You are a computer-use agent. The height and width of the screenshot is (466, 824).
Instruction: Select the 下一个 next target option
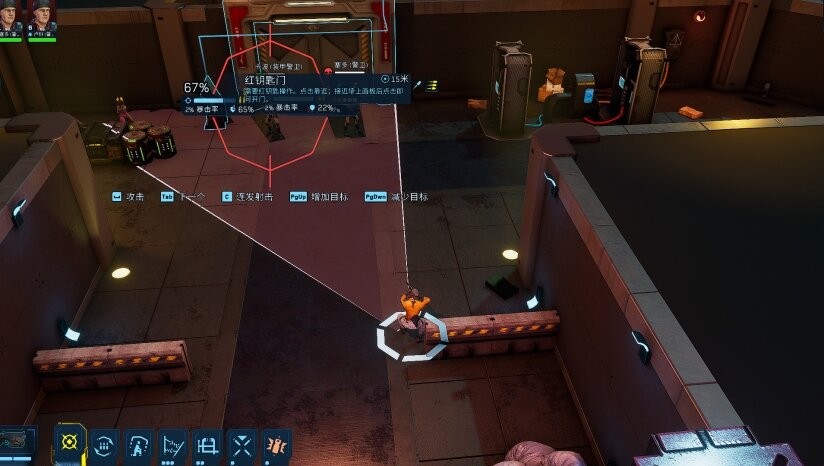click(183, 197)
